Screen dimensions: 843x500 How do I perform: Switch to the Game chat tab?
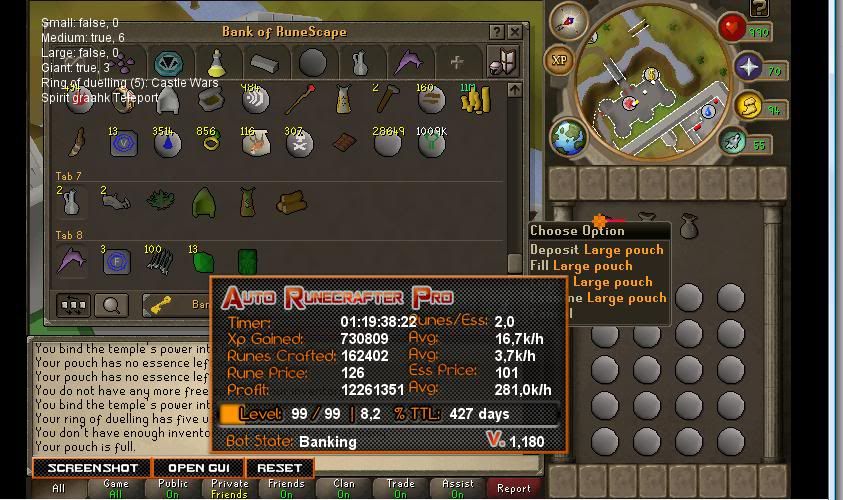tap(116, 488)
